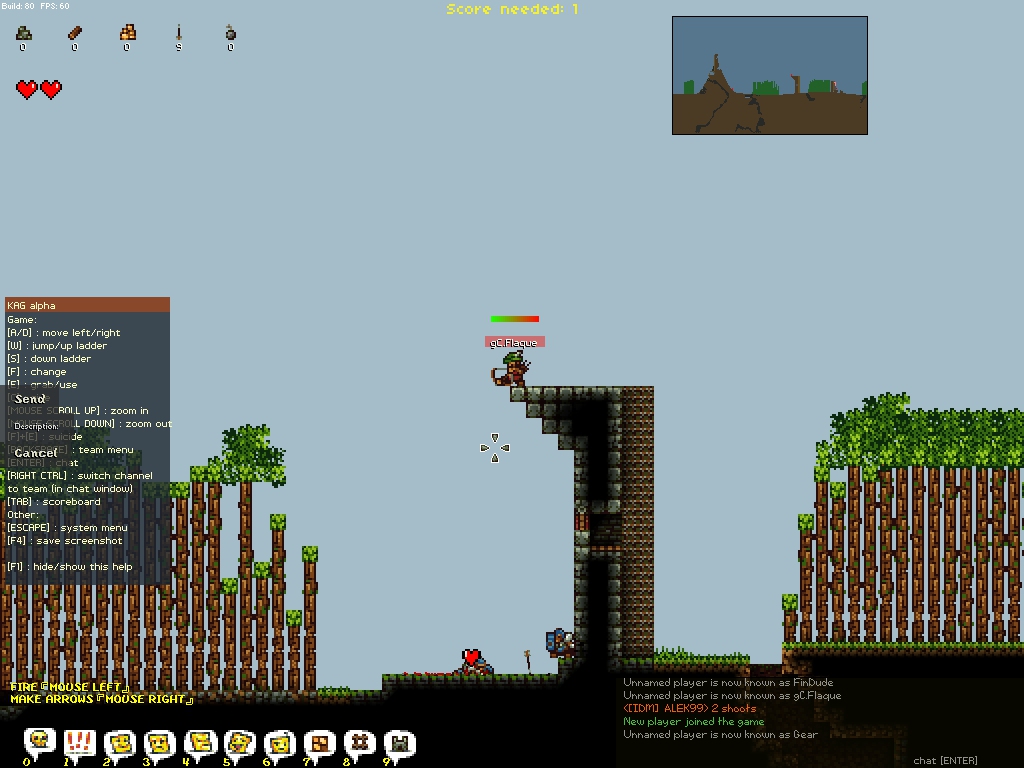Click the stone resource icon
The image size is (1024, 768).
click(x=23, y=34)
